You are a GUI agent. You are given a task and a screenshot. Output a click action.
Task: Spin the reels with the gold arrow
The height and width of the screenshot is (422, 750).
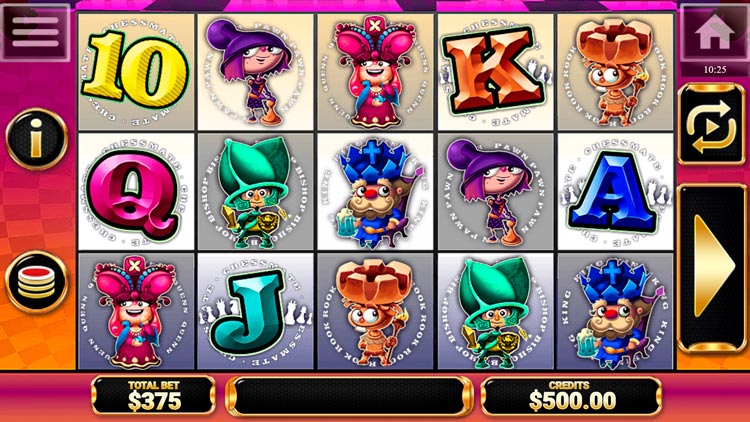pos(712,267)
